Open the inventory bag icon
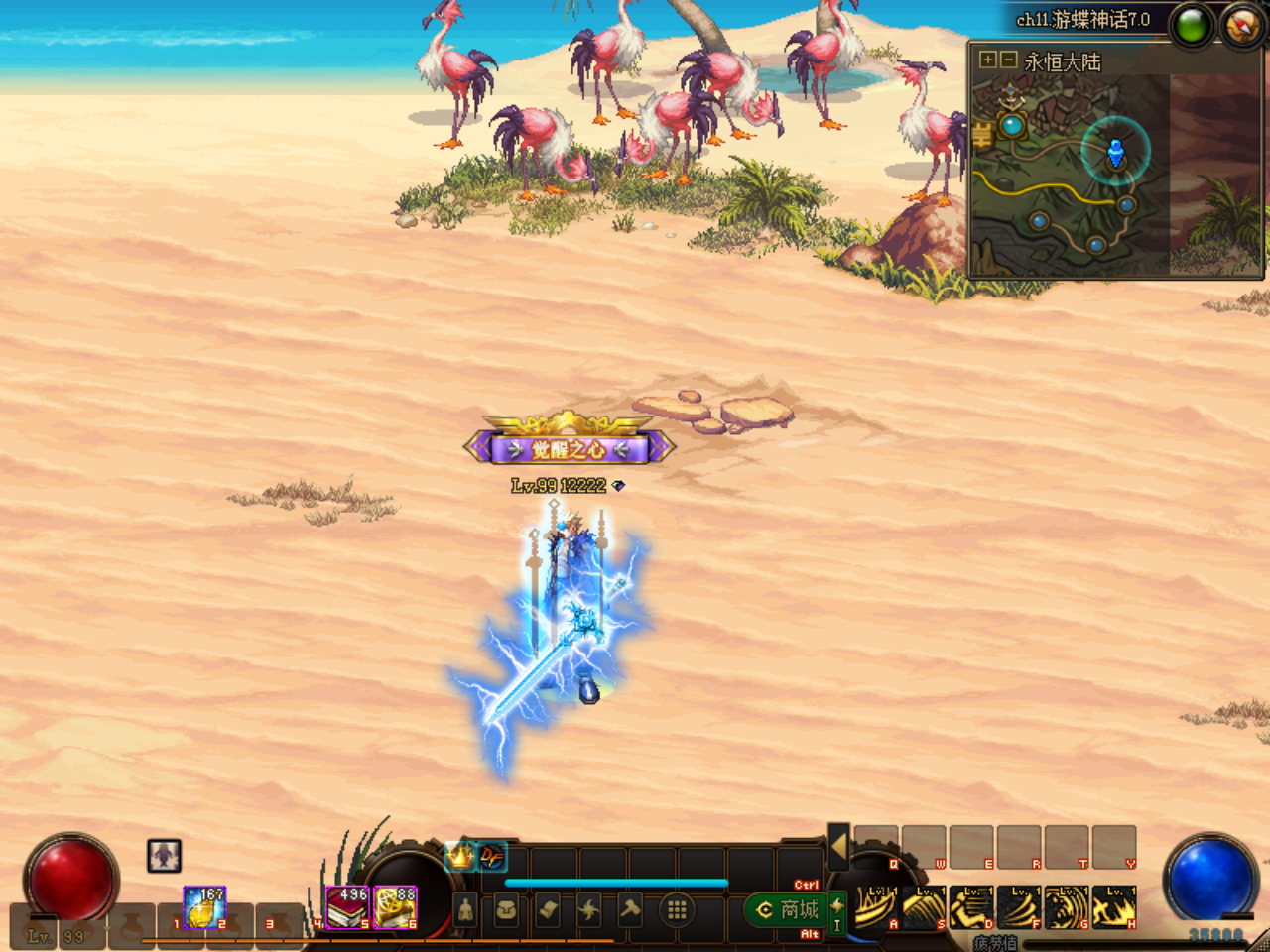The height and width of the screenshot is (952, 1270). coord(507,909)
